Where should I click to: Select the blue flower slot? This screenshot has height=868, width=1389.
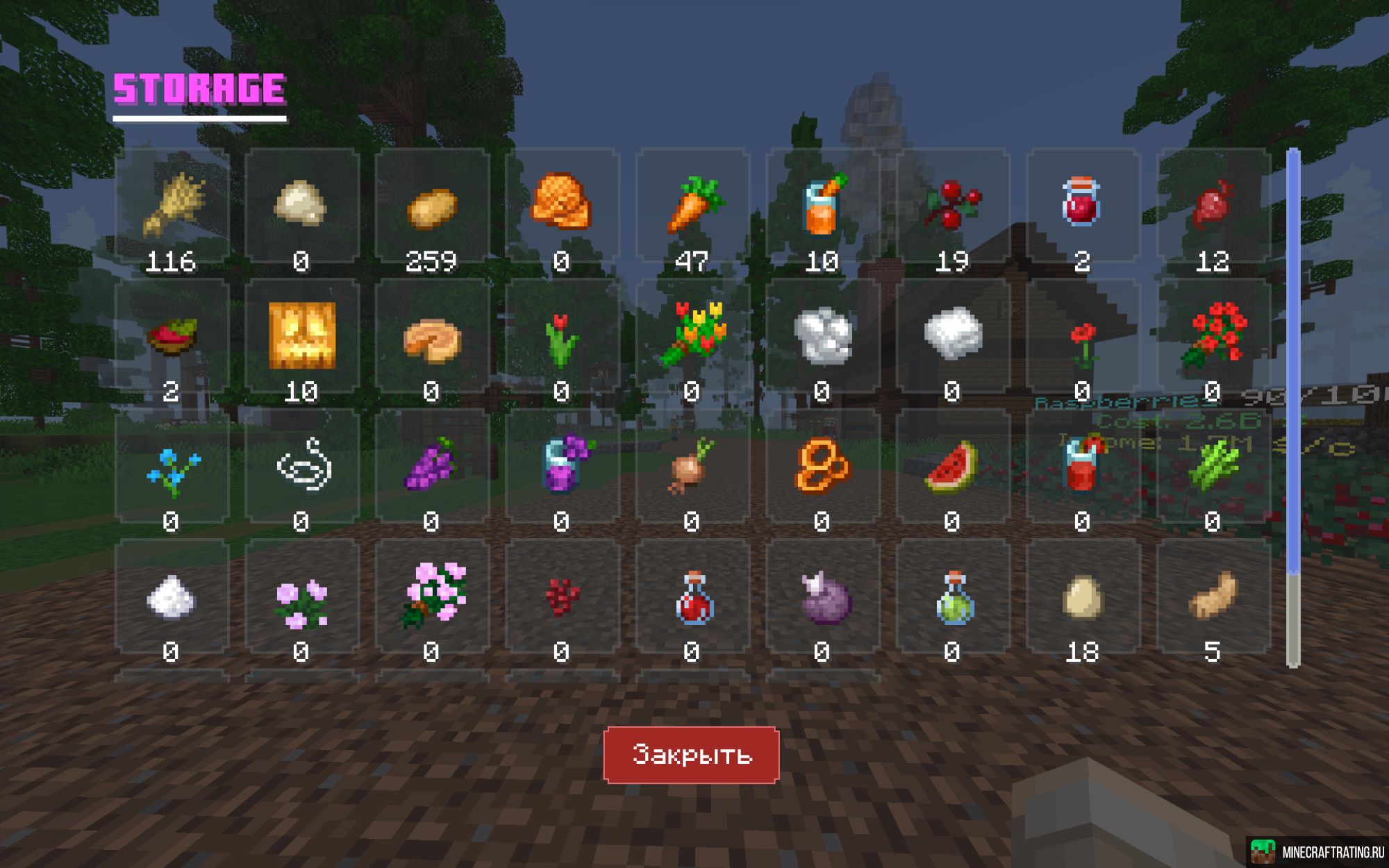tap(172, 466)
